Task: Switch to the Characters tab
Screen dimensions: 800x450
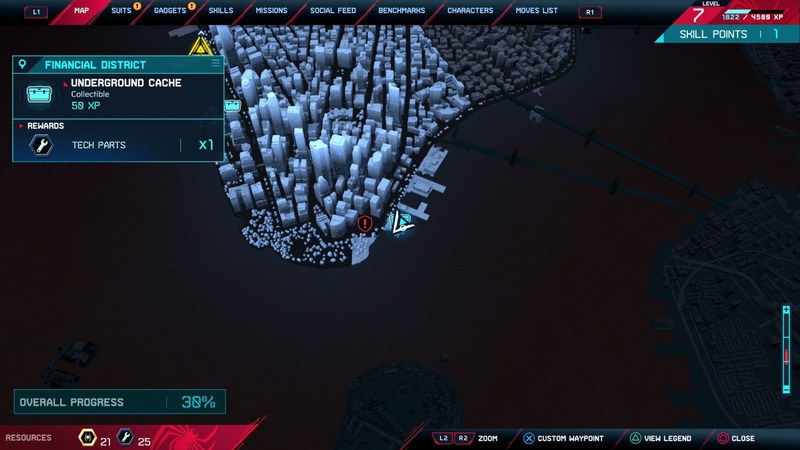Action: 470,11
